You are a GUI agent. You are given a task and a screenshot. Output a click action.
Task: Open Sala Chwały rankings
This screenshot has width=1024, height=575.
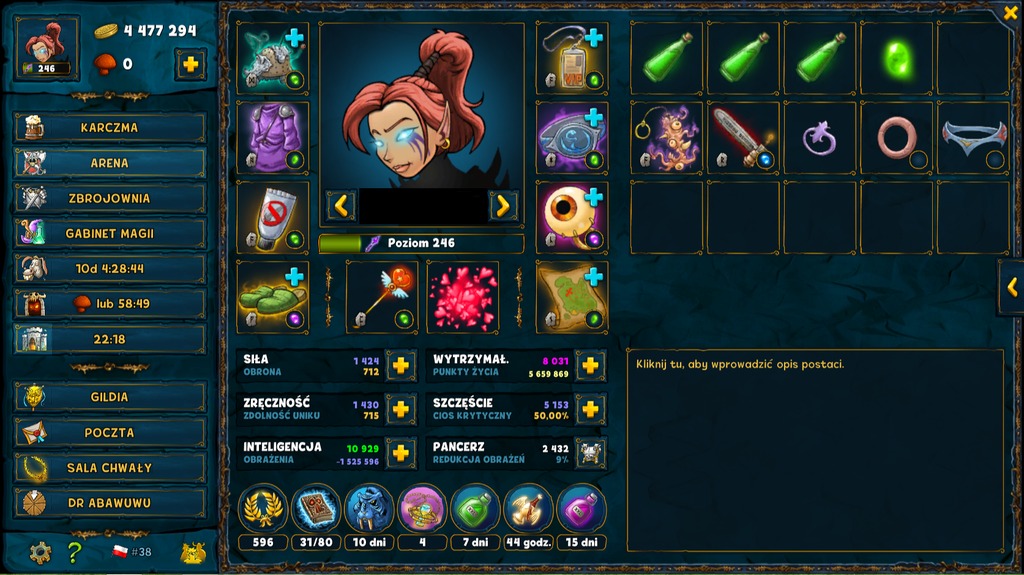pos(110,467)
